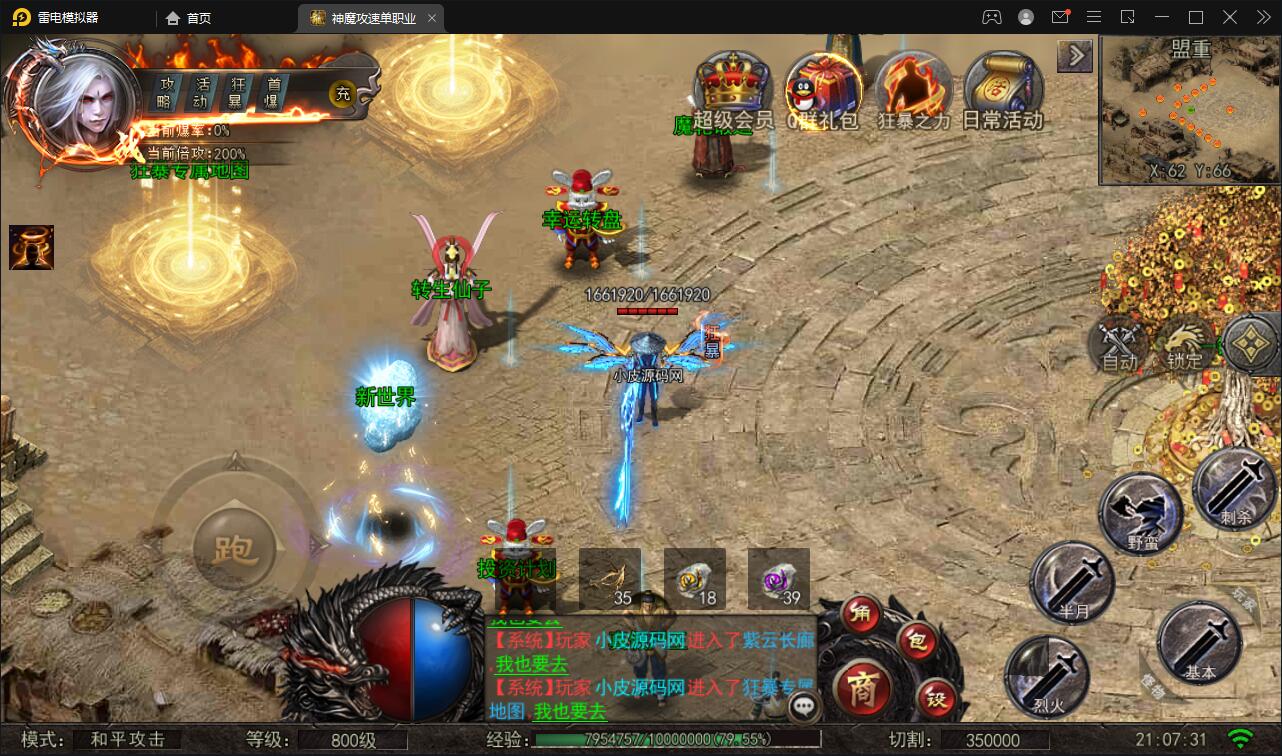
Task: Open the 超级会员 crown icon
Action: tap(733, 88)
